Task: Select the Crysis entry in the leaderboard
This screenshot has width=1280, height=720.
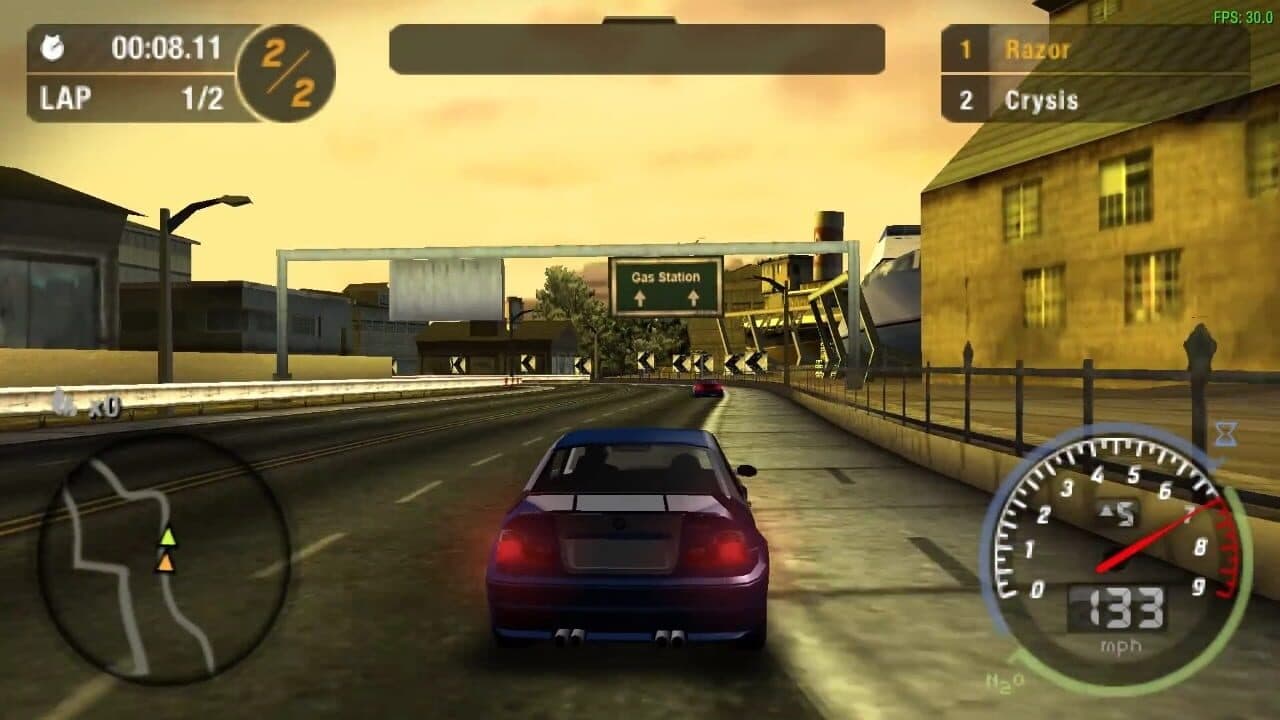Action: [x=1040, y=100]
